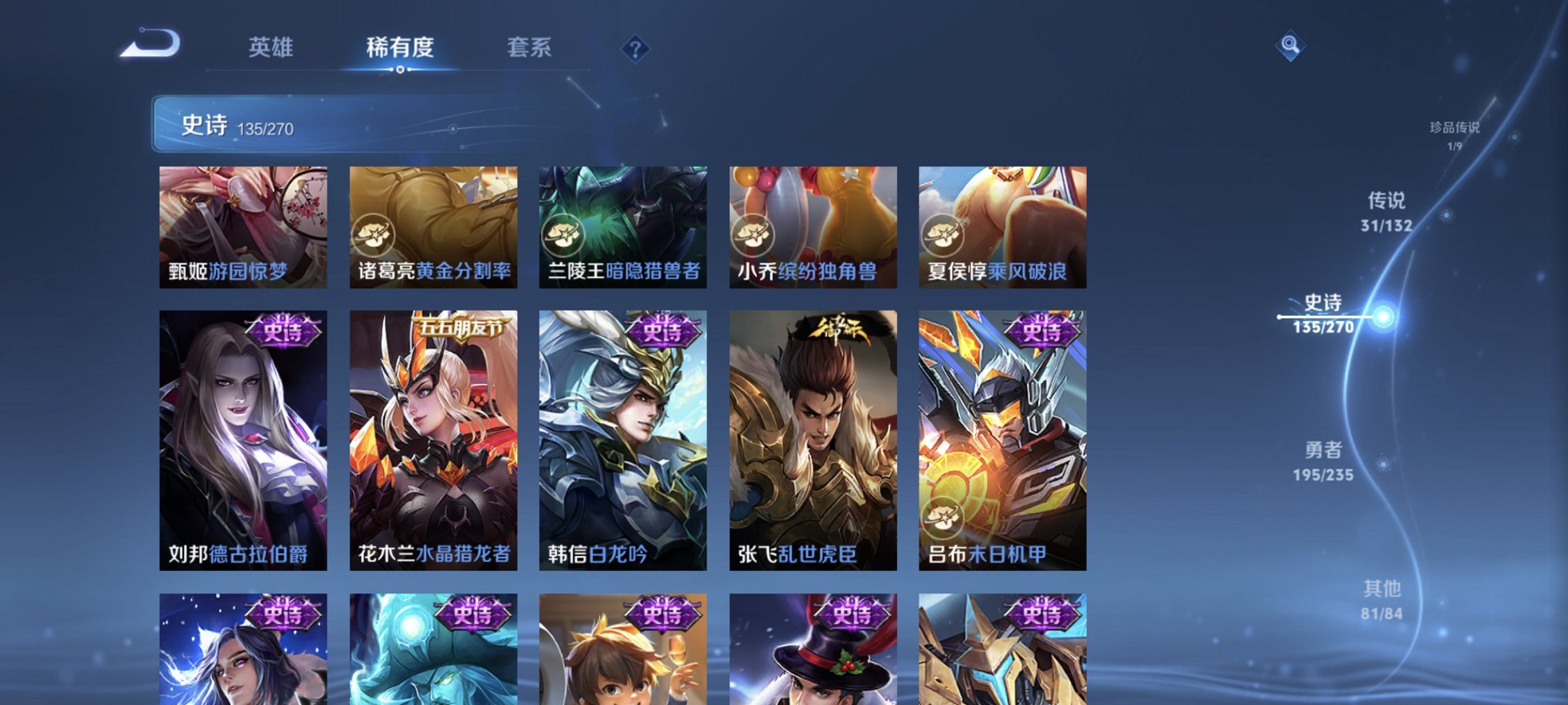This screenshot has width=1568, height=705.
Task: Click the help question mark icon
Action: [x=635, y=48]
